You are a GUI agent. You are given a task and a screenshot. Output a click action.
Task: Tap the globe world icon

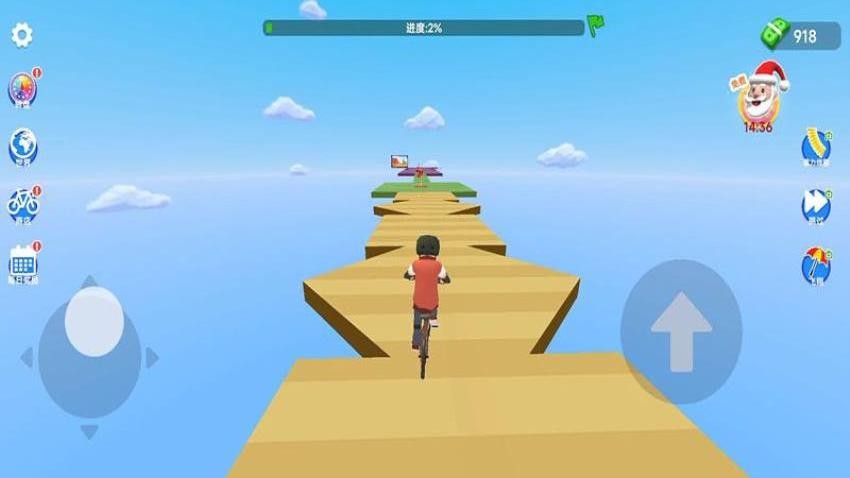click(x=23, y=147)
